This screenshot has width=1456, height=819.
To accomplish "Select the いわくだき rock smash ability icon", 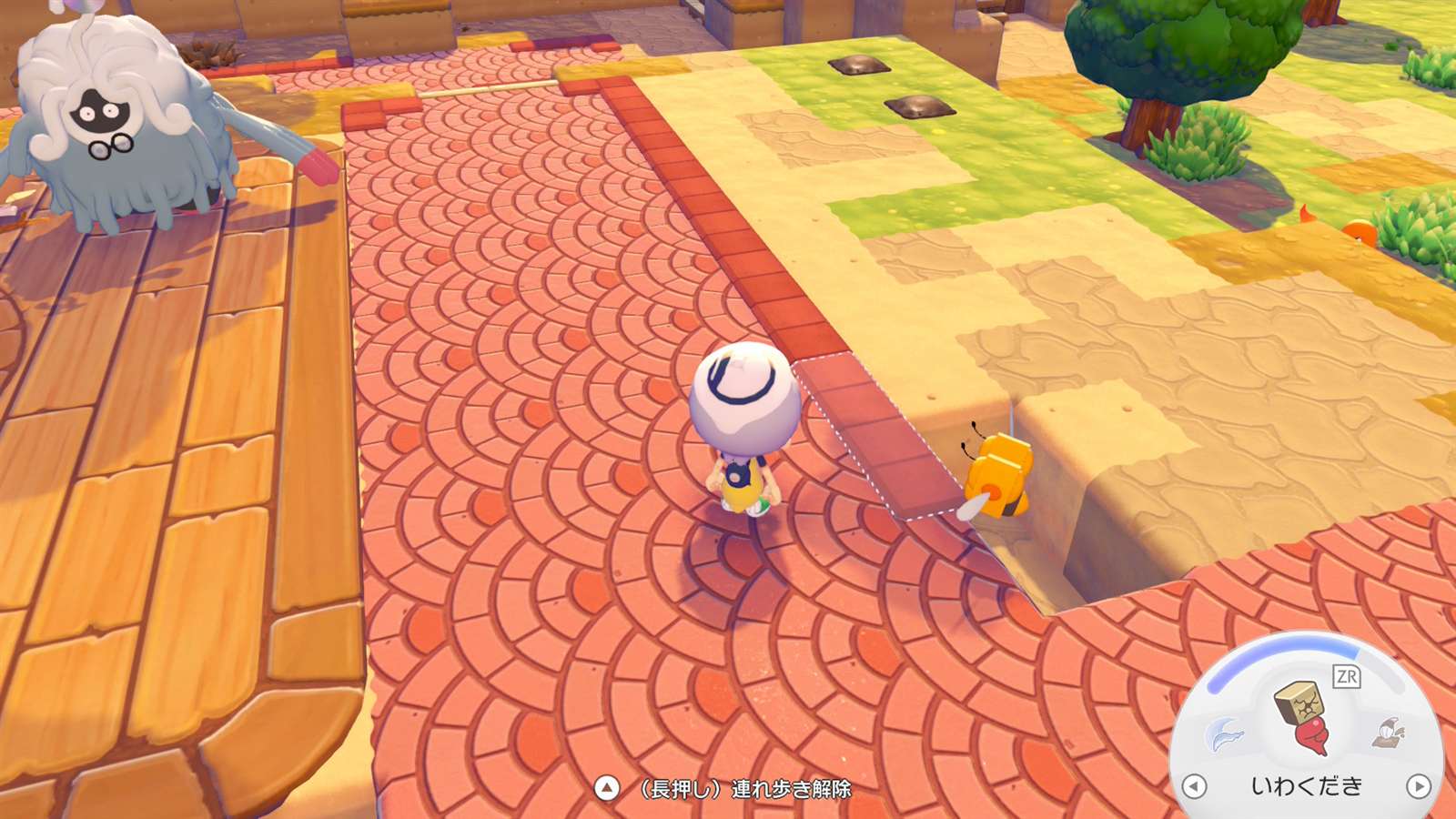I will (x=1303, y=717).
